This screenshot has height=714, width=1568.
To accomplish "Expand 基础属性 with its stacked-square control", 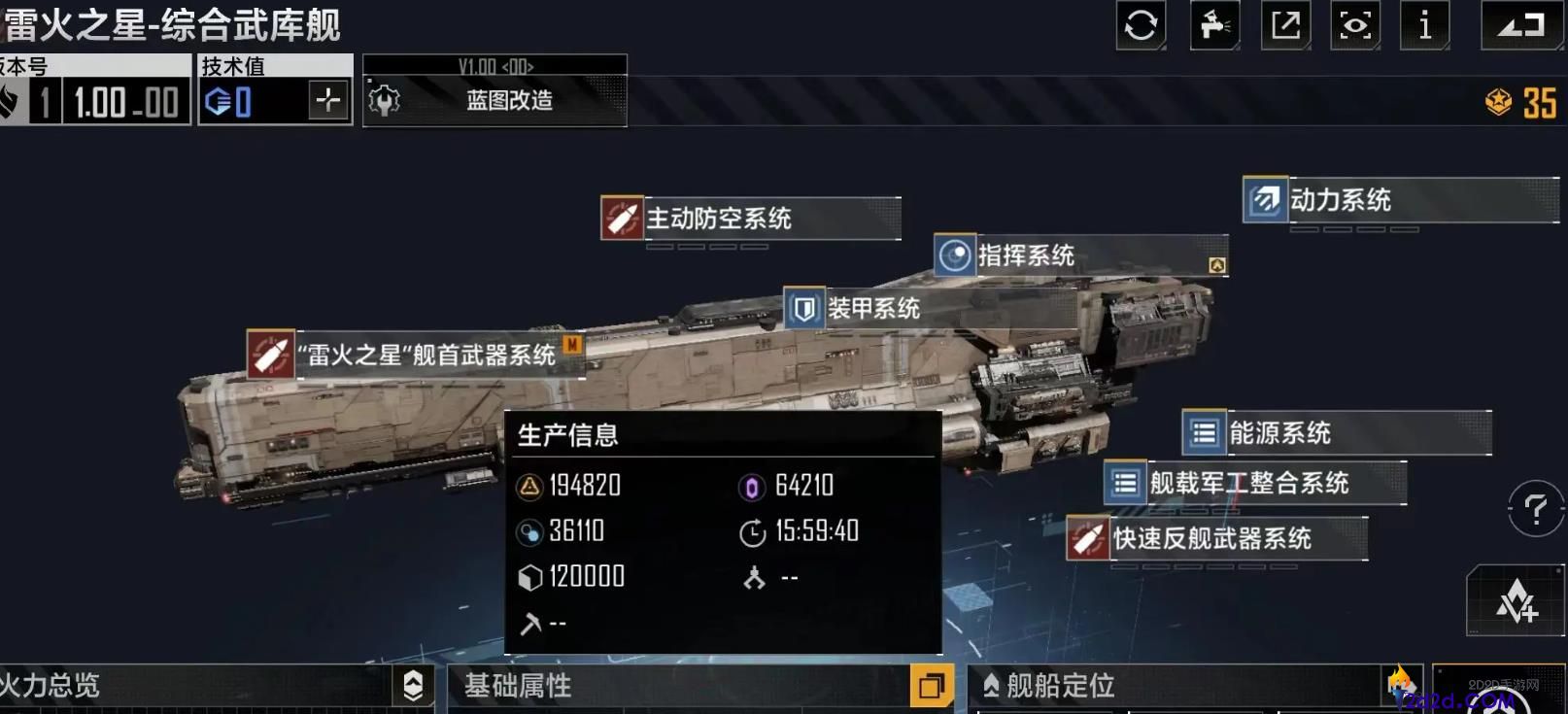I will pyautogui.click(x=934, y=685).
